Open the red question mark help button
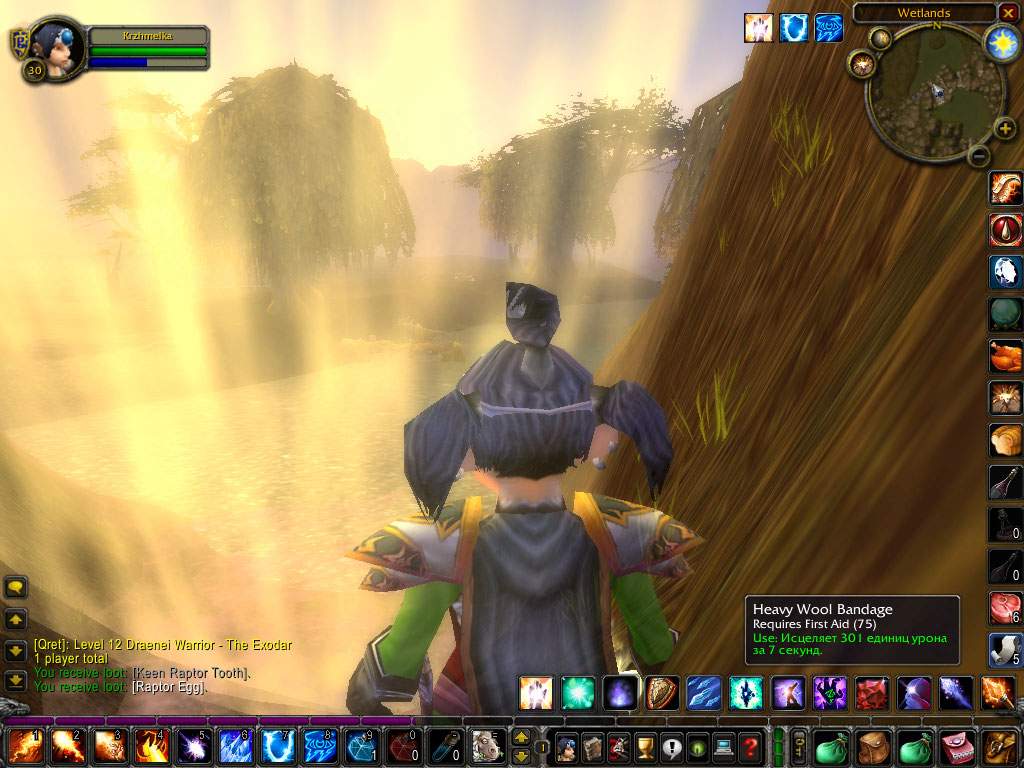This screenshot has width=1024, height=768. coord(750,747)
